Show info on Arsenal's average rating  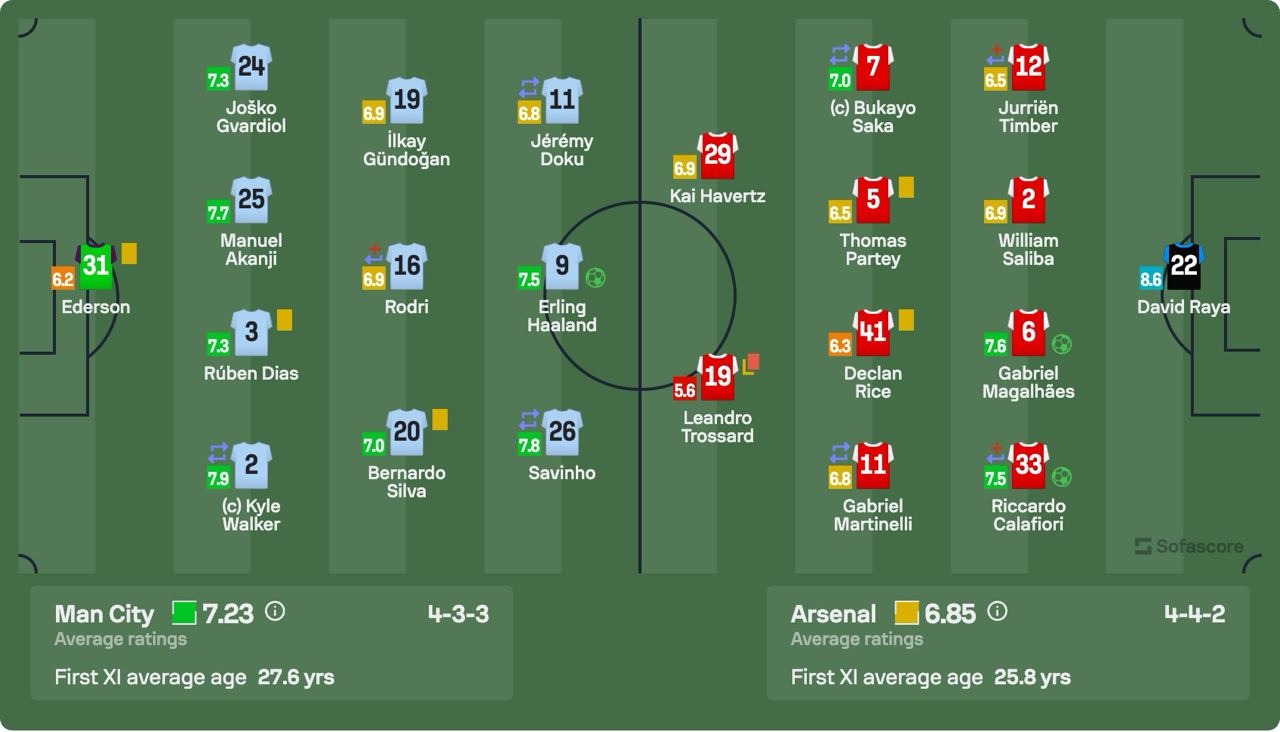pos(997,612)
